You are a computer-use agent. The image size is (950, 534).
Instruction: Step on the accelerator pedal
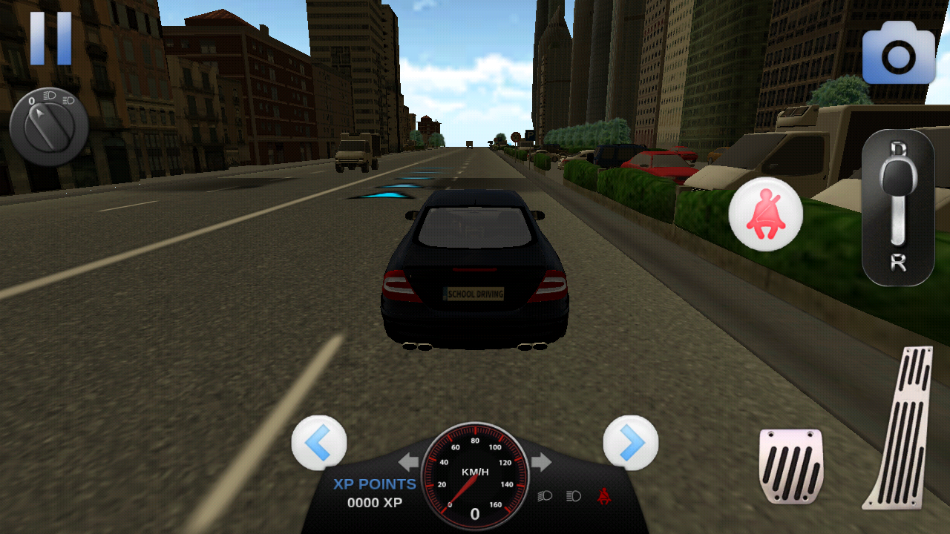coord(906,426)
